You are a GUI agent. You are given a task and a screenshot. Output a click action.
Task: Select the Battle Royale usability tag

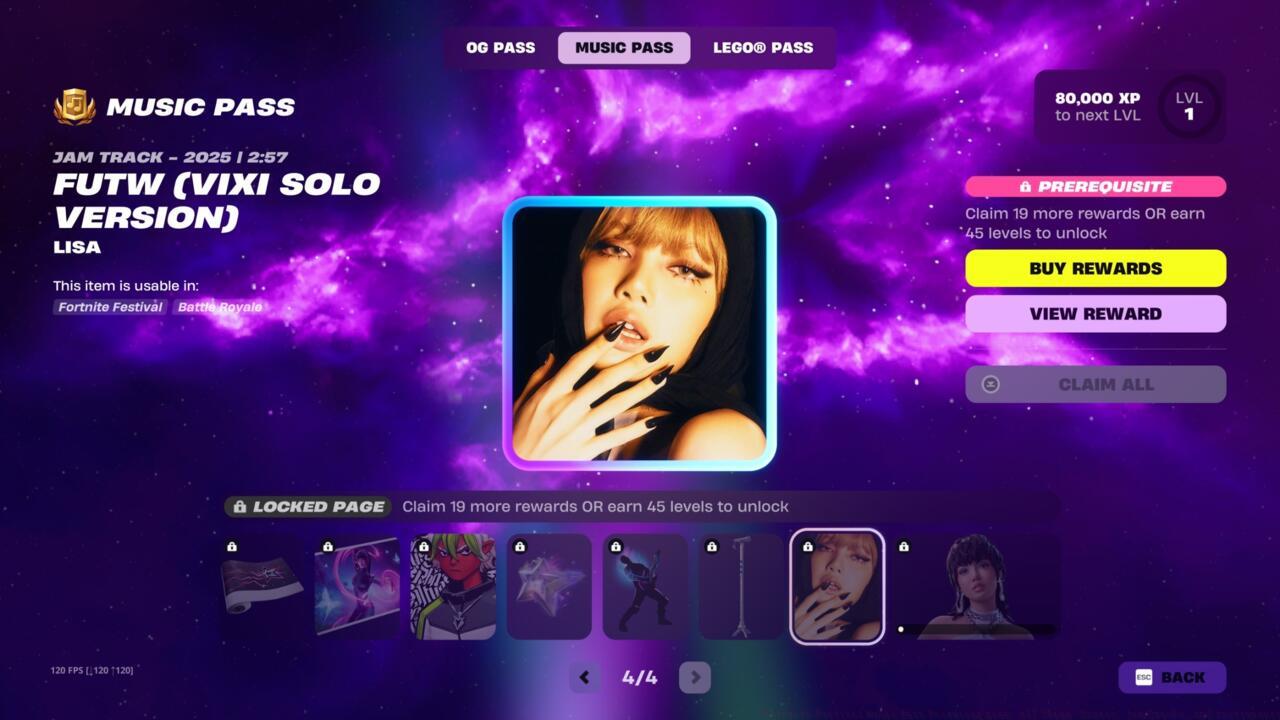point(219,308)
